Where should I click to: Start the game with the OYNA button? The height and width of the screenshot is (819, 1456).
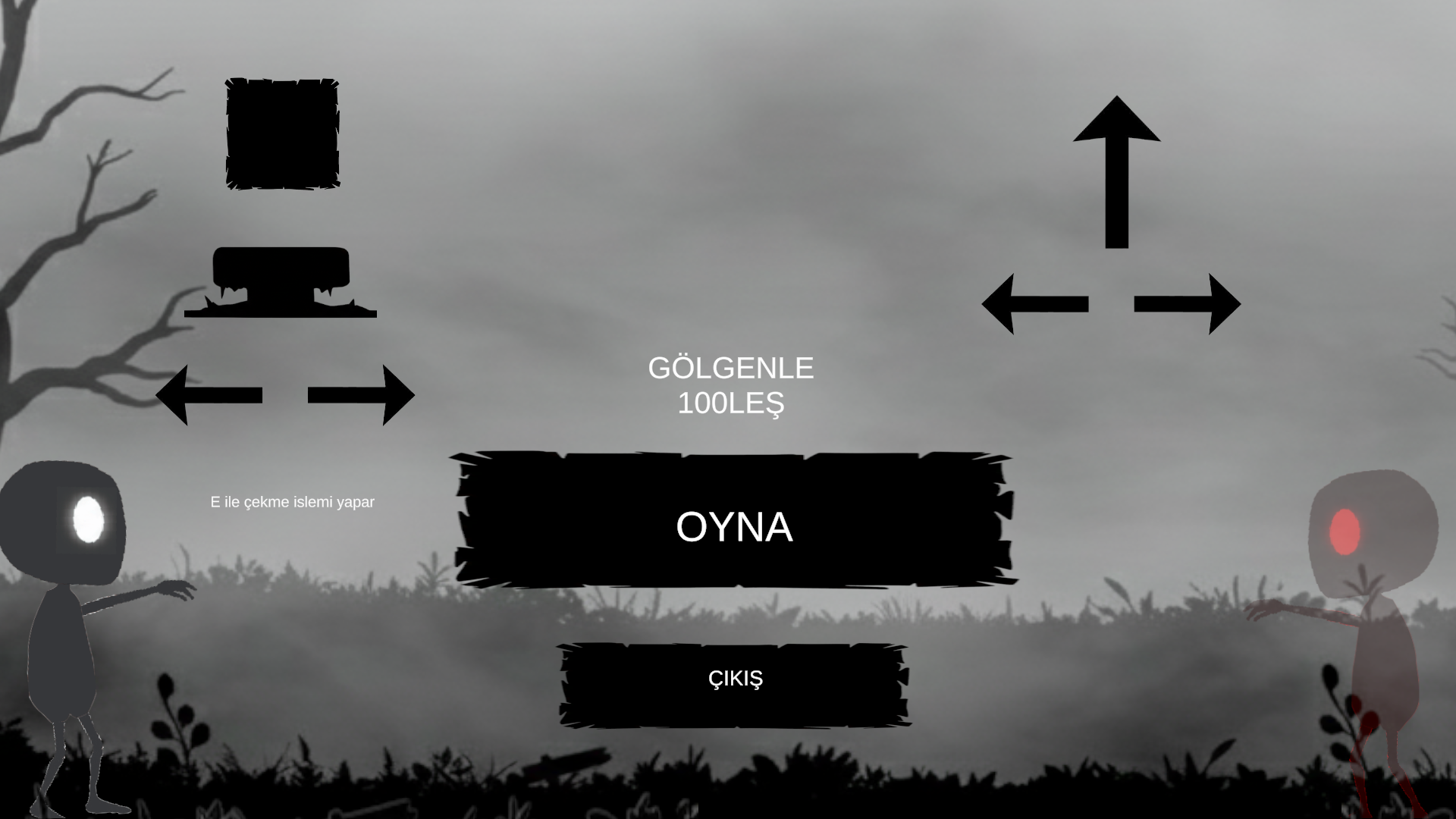tap(733, 522)
